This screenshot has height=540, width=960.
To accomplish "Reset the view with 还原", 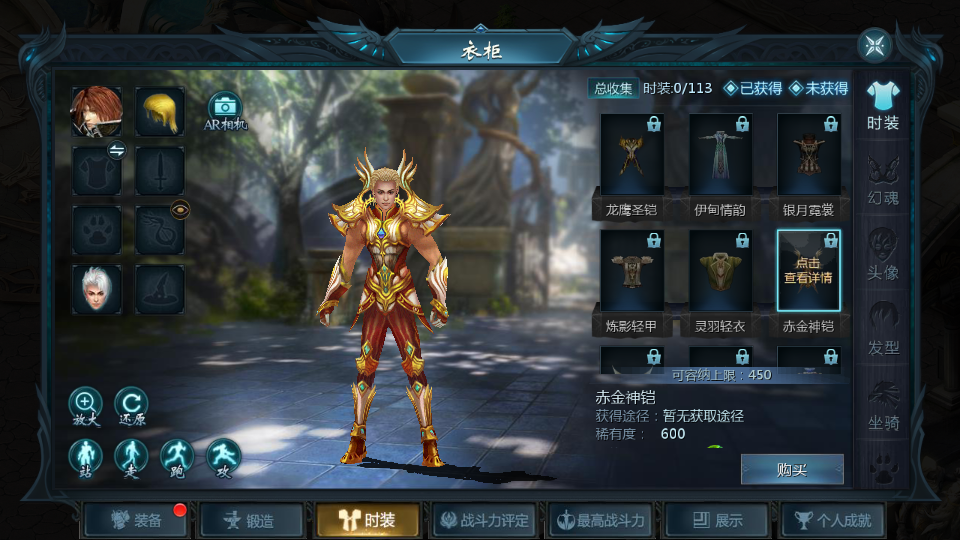I will 131,404.
